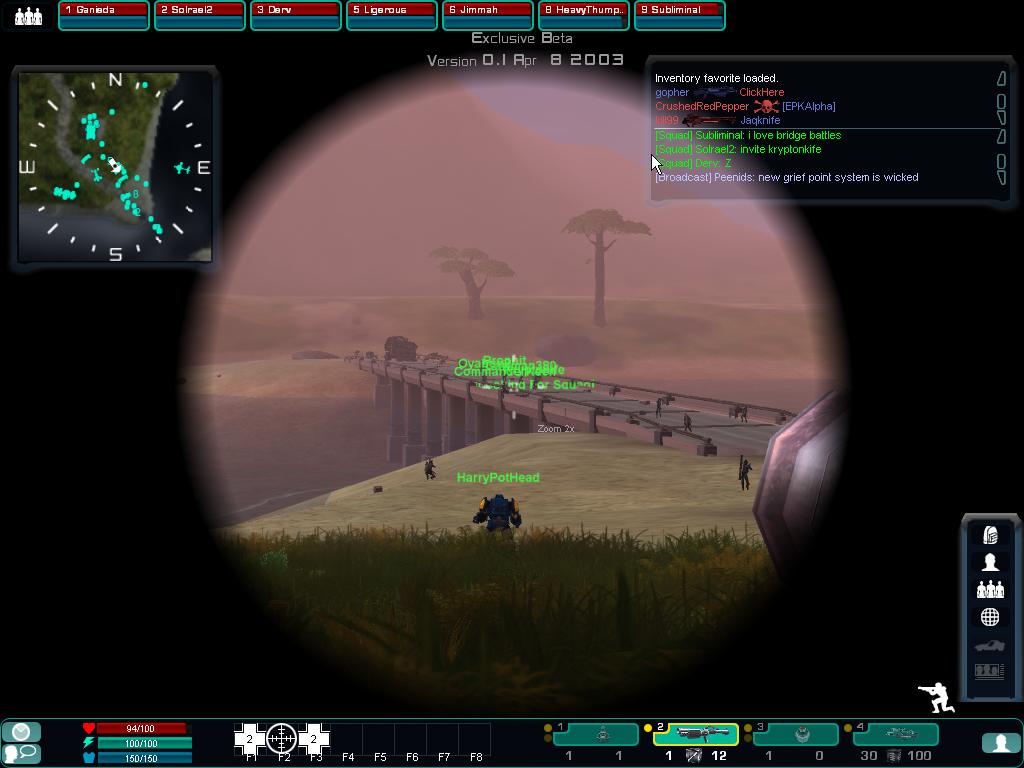Image resolution: width=1024 pixels, height=768 pixels.
Task: Click the clock button above chat
Action: 22,732
